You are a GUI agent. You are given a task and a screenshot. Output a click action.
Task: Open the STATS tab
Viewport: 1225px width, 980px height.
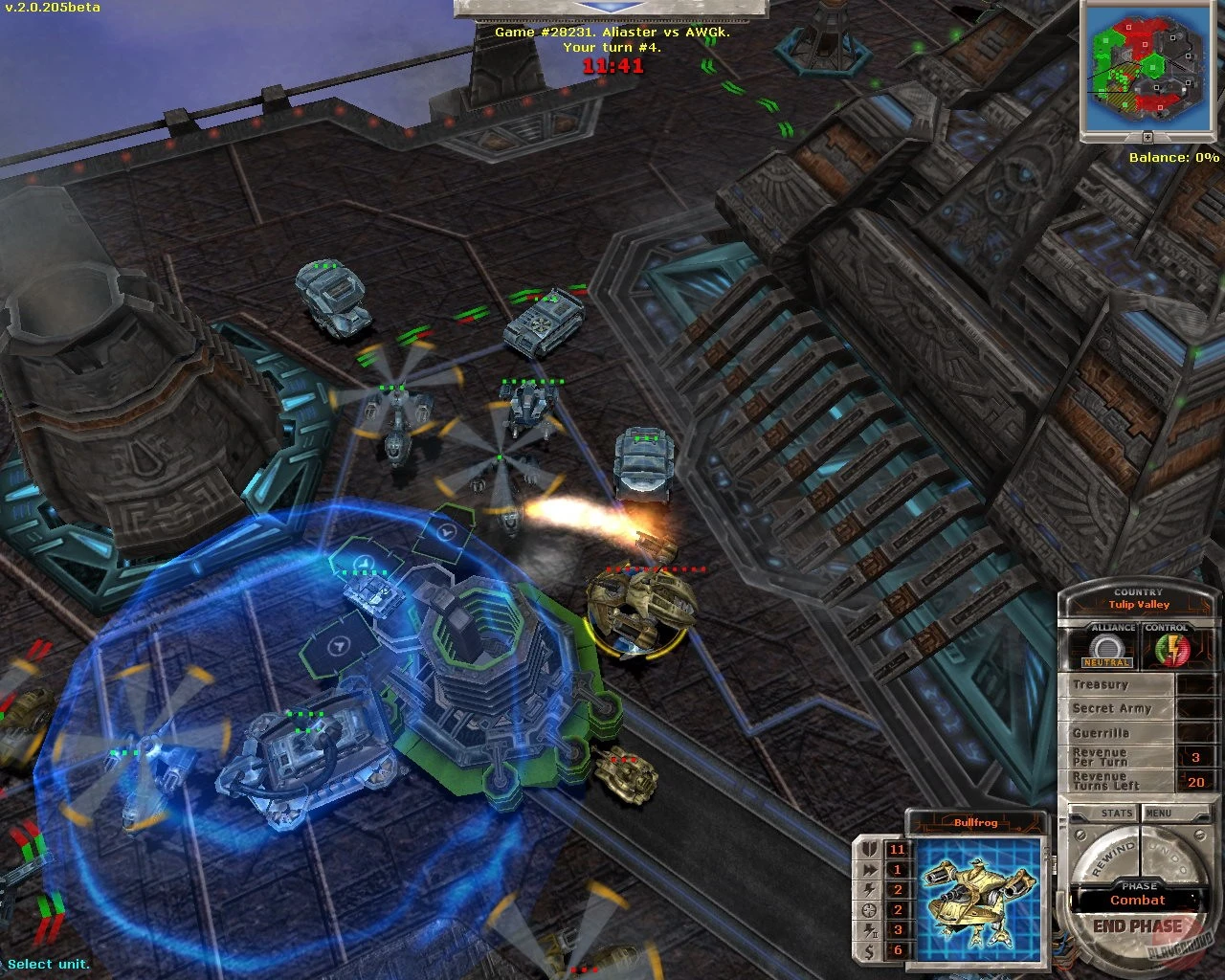click(1118, 813)
